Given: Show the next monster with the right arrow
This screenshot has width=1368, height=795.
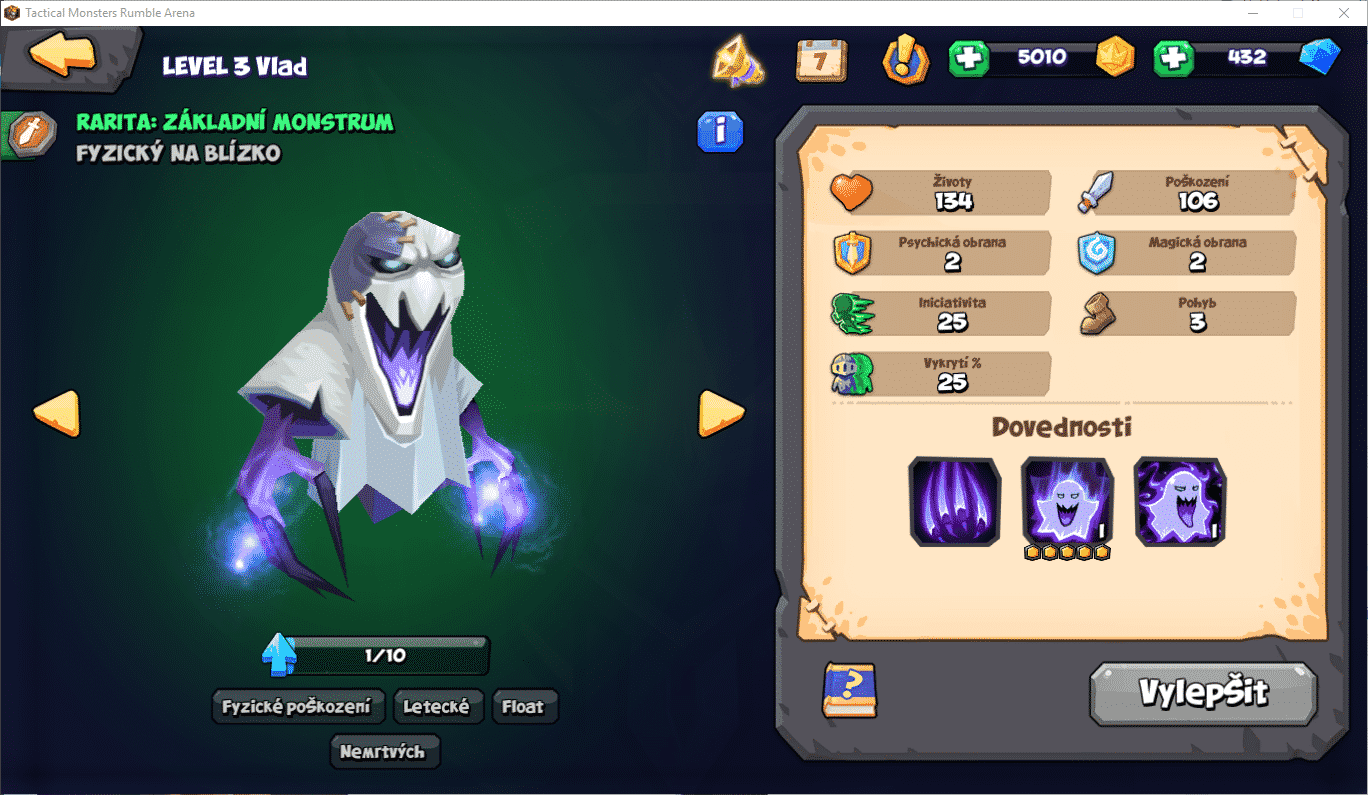Looking at the screenshot, I should [720, 413].
